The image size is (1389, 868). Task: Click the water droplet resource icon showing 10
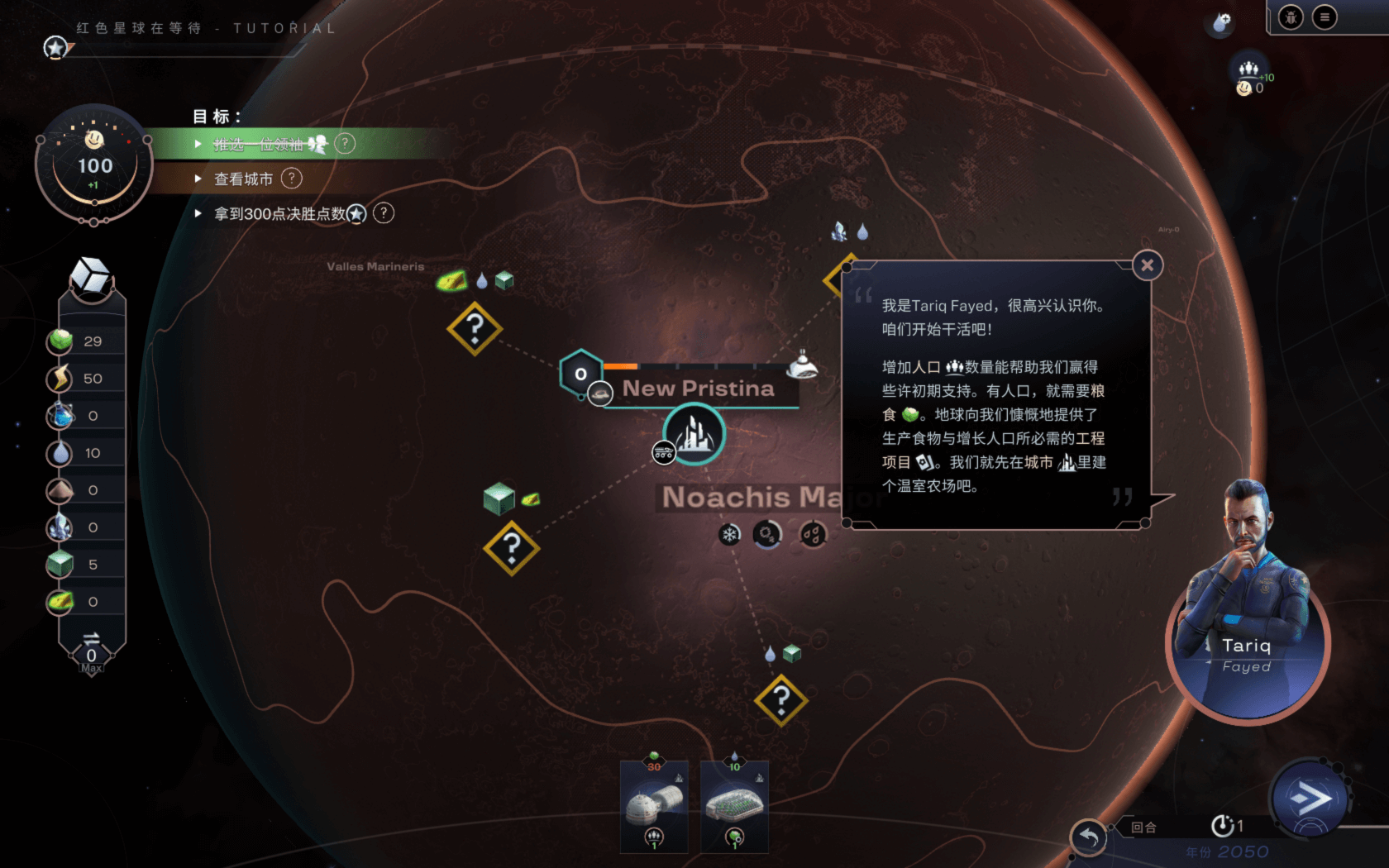(x=59, y=452)
